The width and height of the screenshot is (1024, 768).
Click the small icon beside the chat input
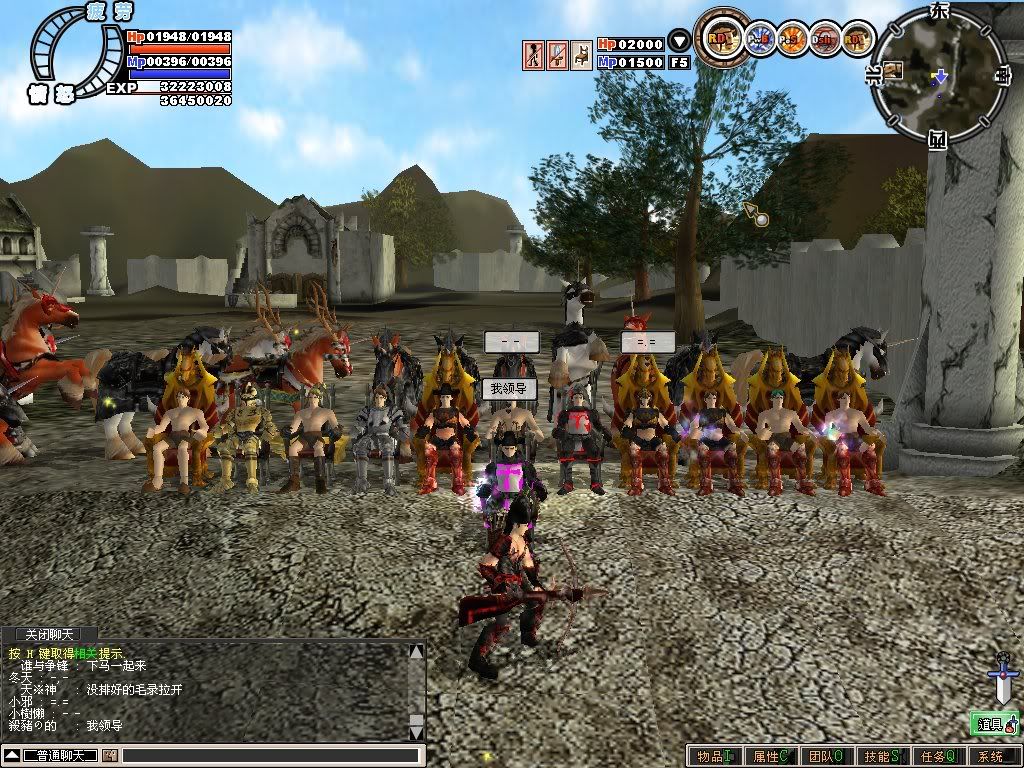[109, 755]
